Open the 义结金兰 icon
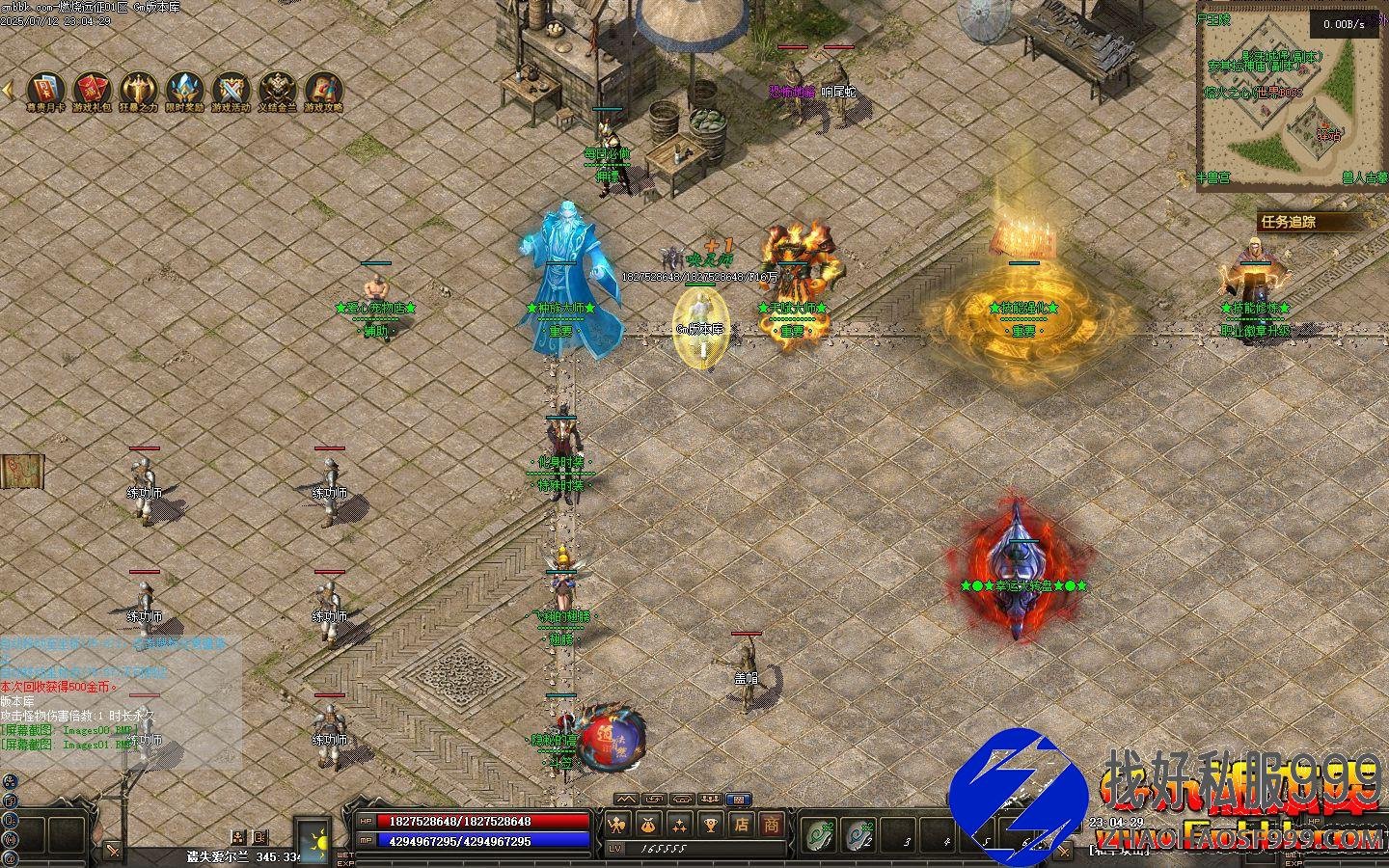Screen dimensions: 1389x868 [x=278, y=89]
